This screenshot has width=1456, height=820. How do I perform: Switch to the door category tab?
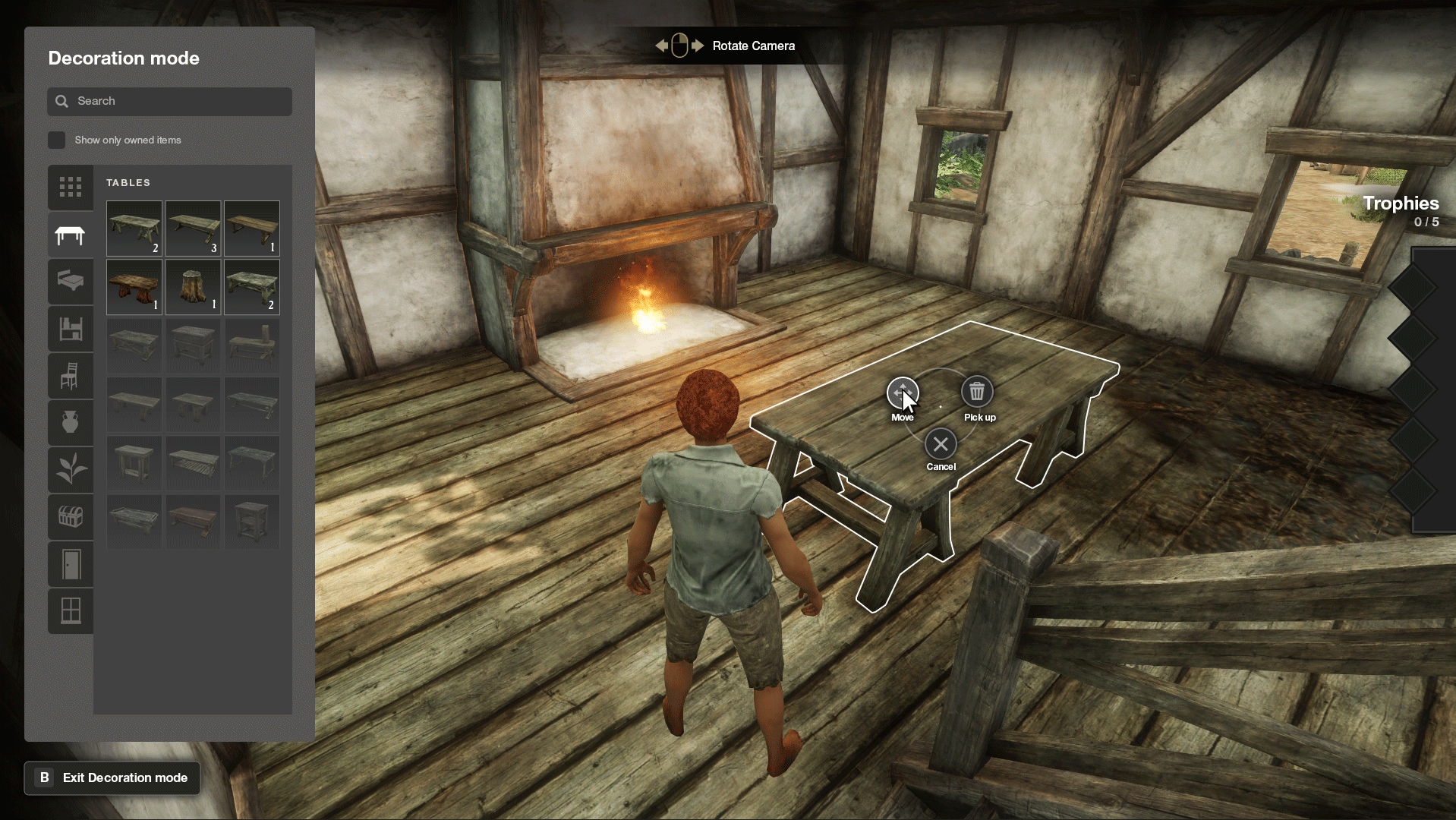pyautogui.click(x=71, y=564)
